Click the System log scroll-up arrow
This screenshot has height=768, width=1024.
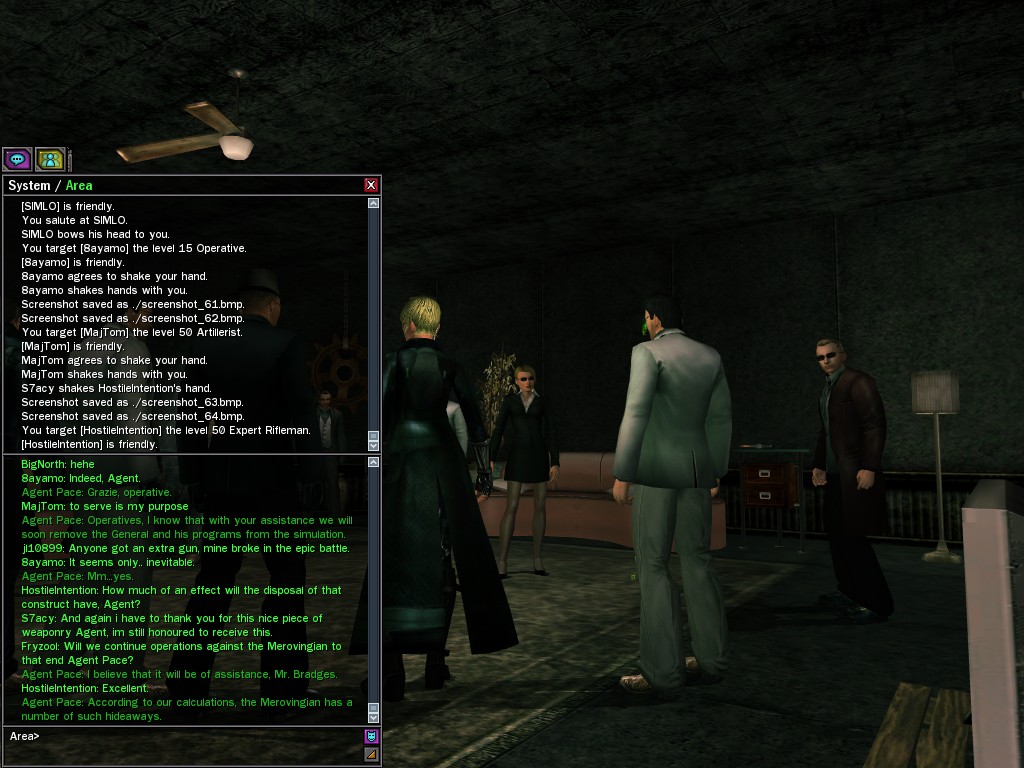click(374, 203)
